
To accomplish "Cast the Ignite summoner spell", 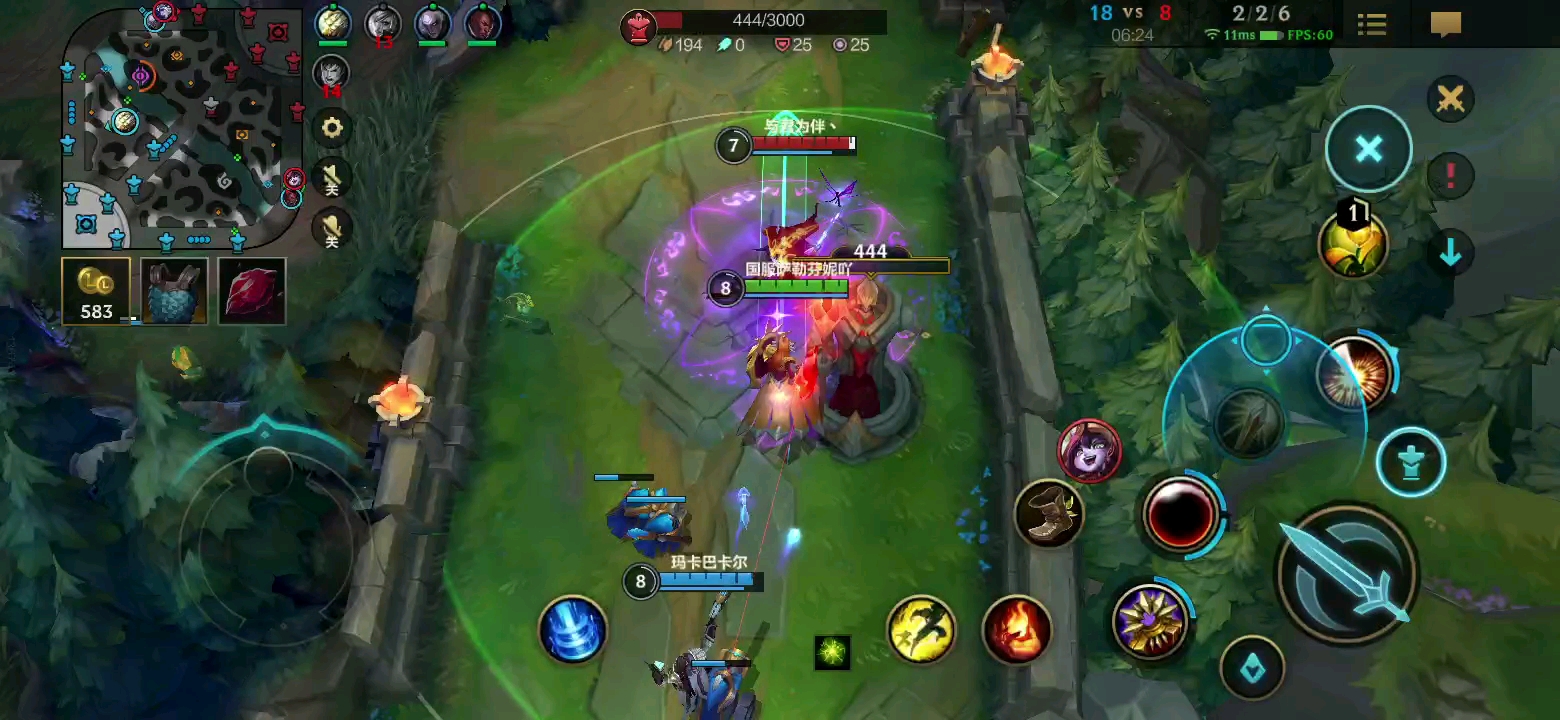I will coord(1016,629).
